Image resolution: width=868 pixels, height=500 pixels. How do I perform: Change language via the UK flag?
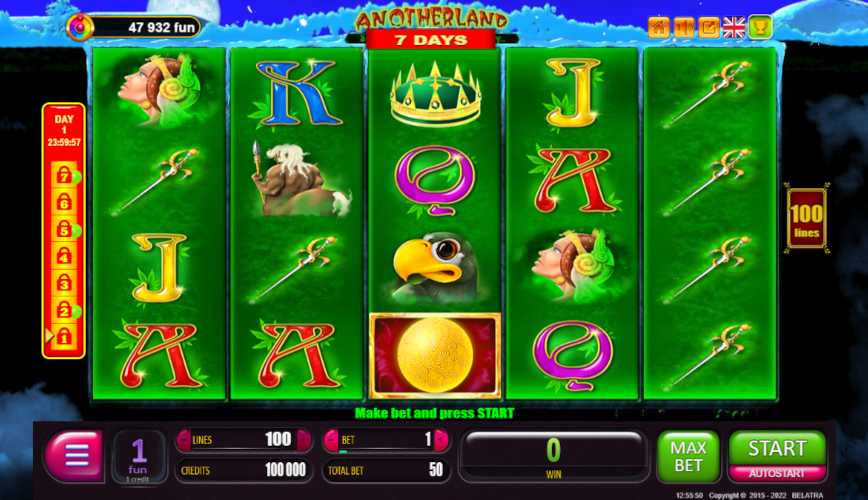[x=734, y=27]
